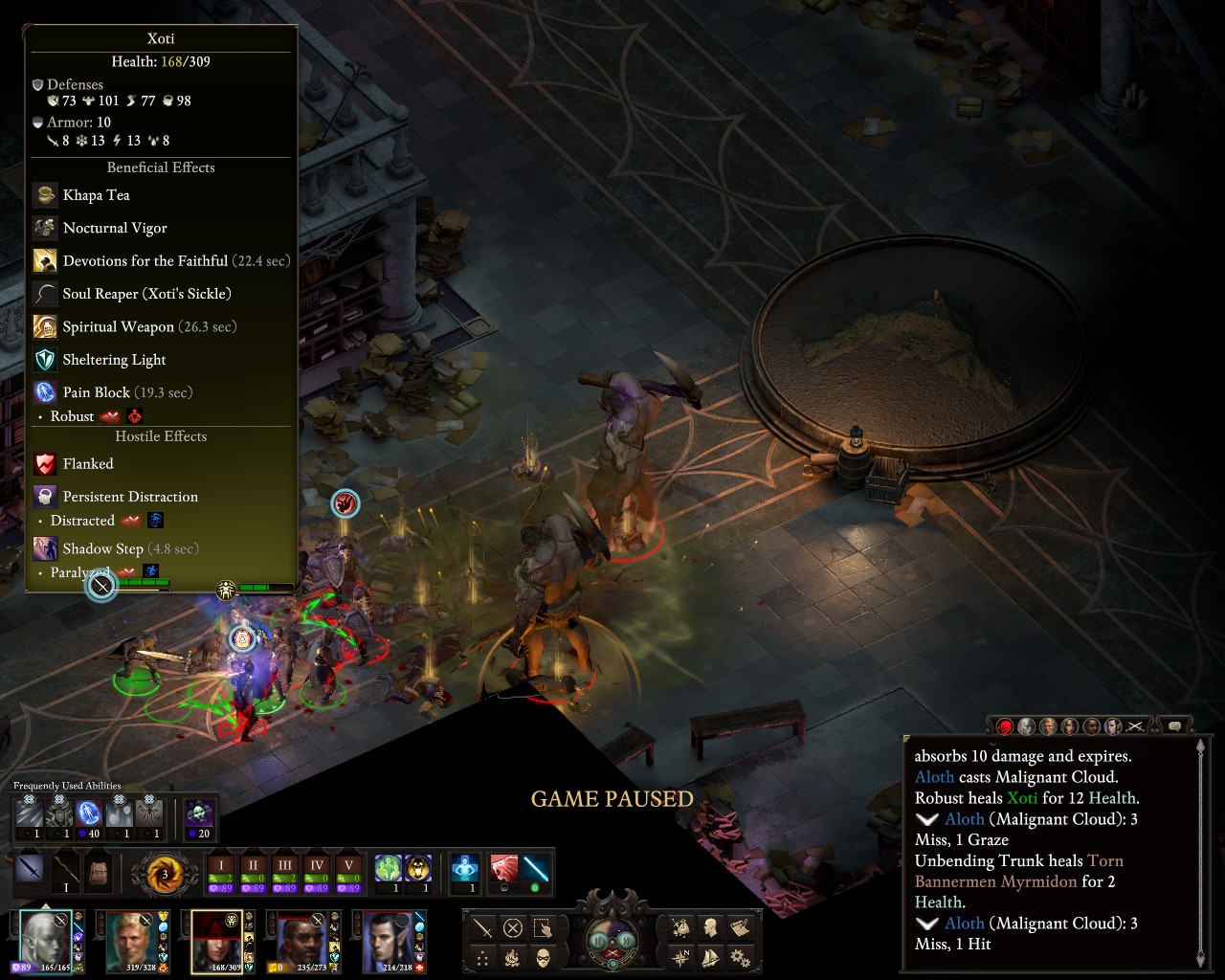Toggle fast-forward game speed

pyautogui.click(x=625, y=940)
